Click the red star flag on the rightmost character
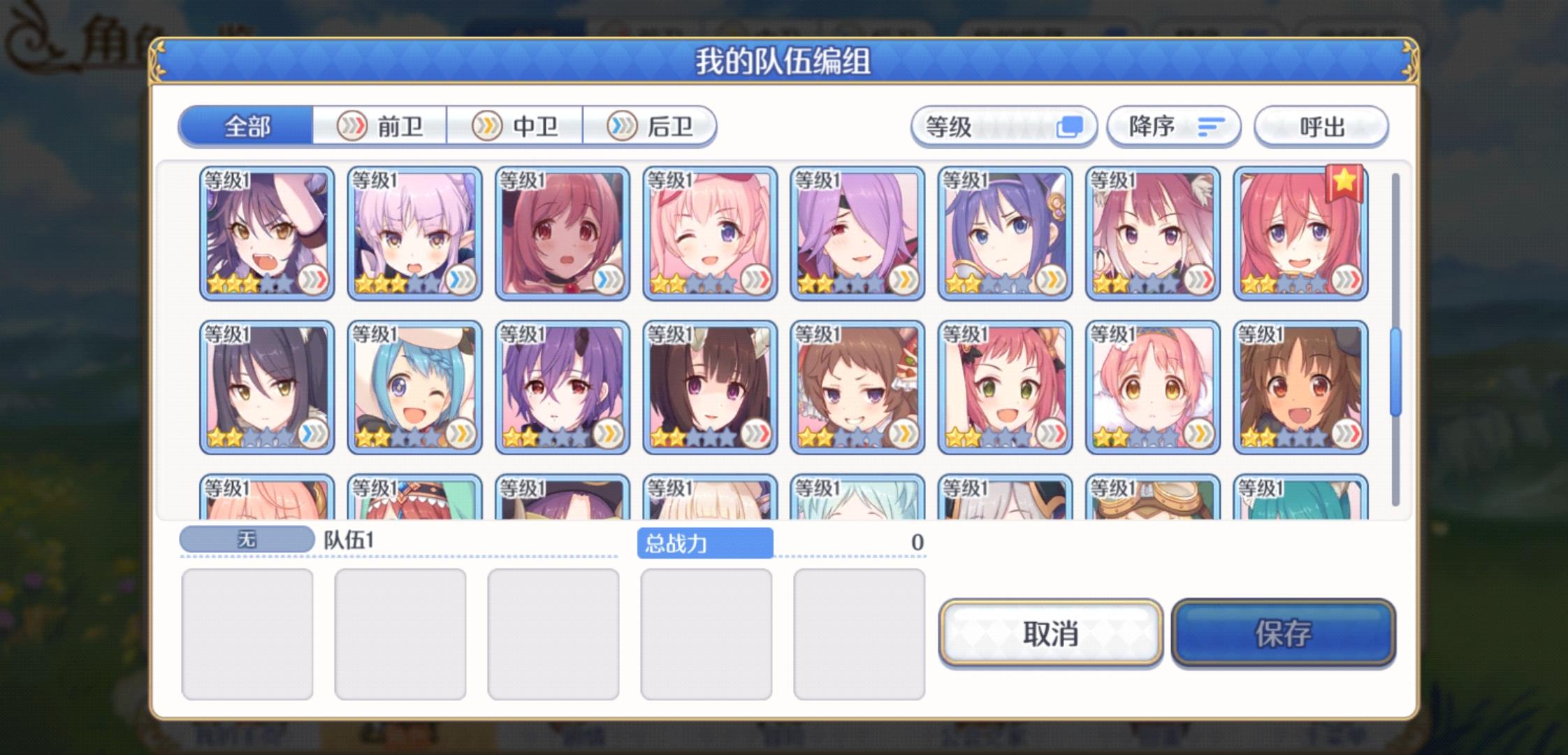This screenshot has height=755, width=1568. [1345, 183]
